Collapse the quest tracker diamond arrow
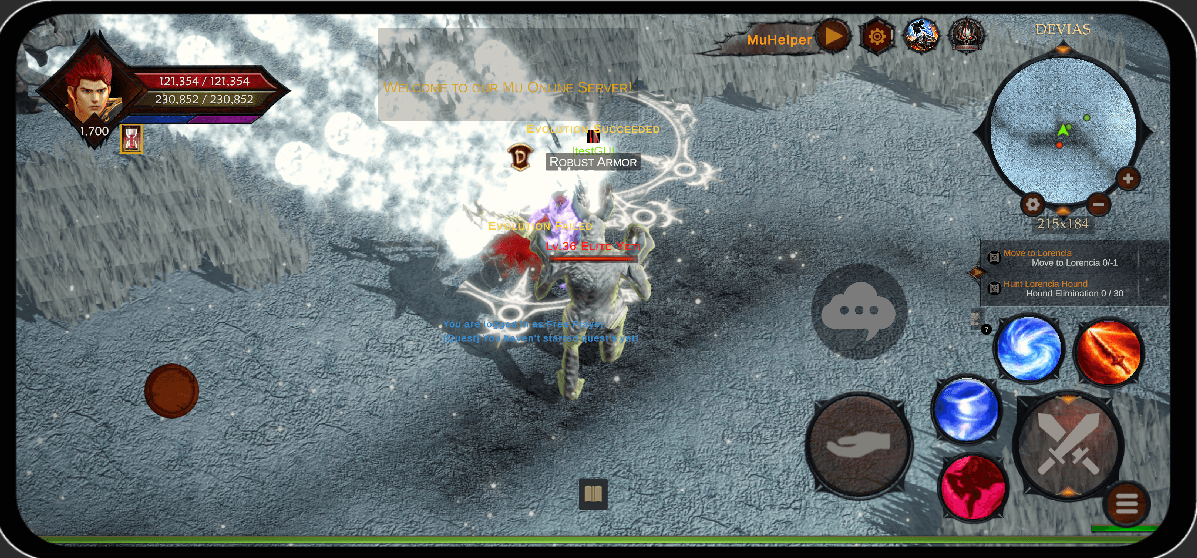This screenshot has height=558, width=1197. coord(977,272)
